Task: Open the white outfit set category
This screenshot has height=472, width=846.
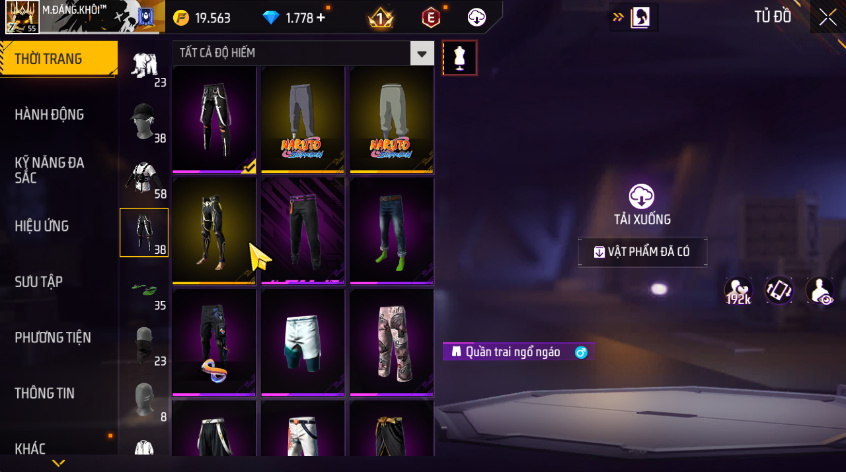Action: 144,63
